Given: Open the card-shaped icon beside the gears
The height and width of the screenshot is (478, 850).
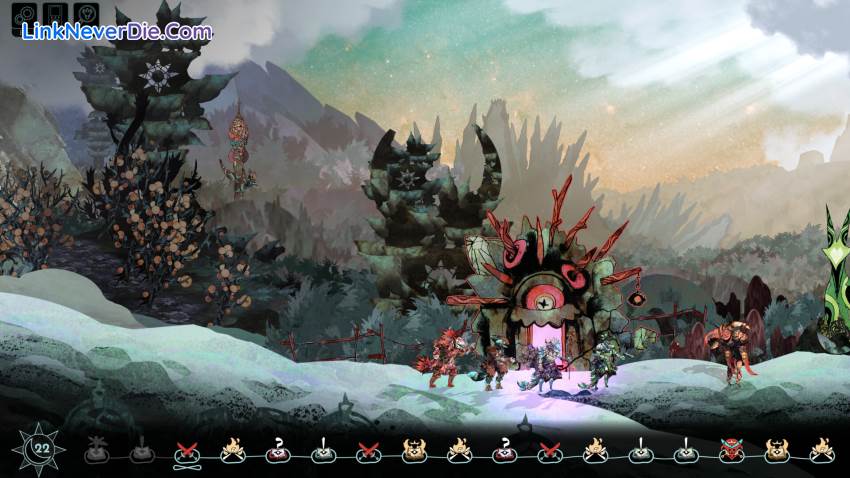Looking at the screenshot, I should click(x=56, y=17).
